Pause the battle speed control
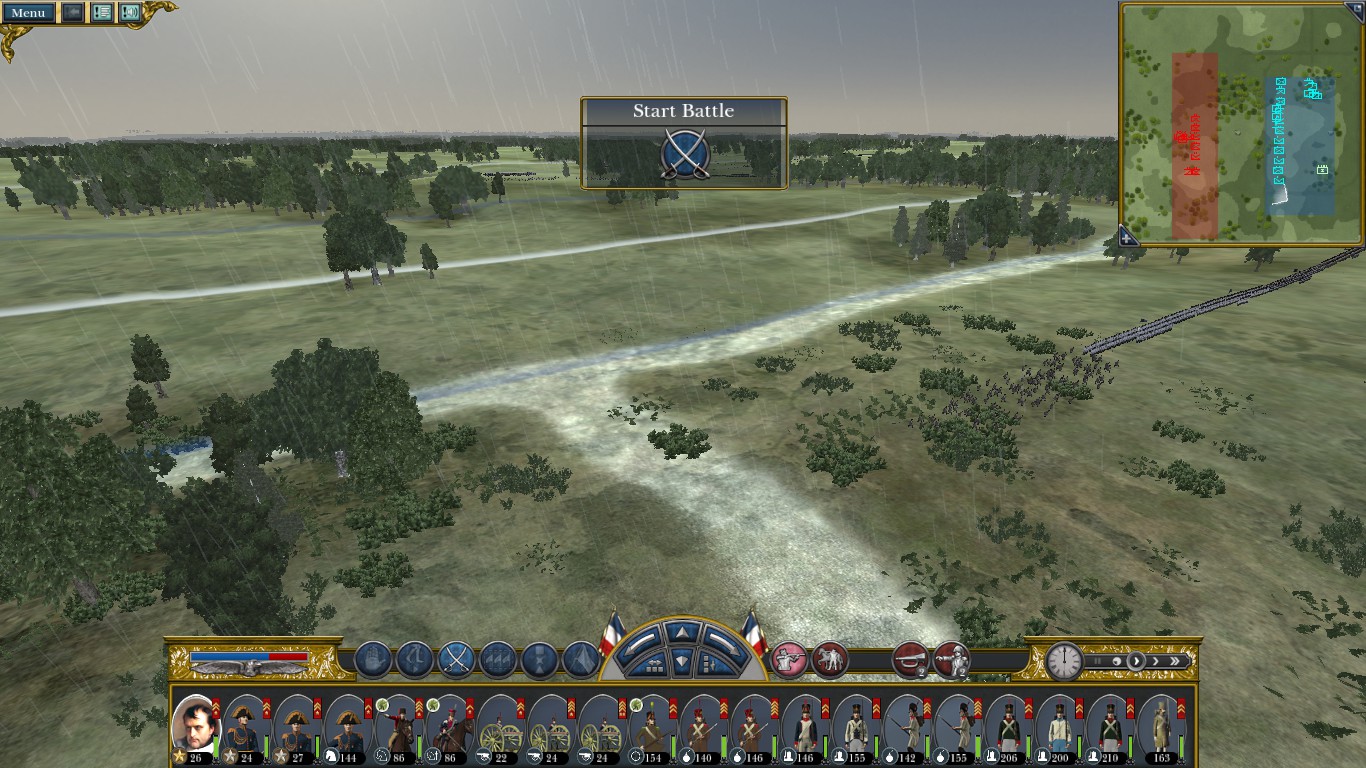The height and width of the screenshot is (768, 1366). pos(1099,661)
